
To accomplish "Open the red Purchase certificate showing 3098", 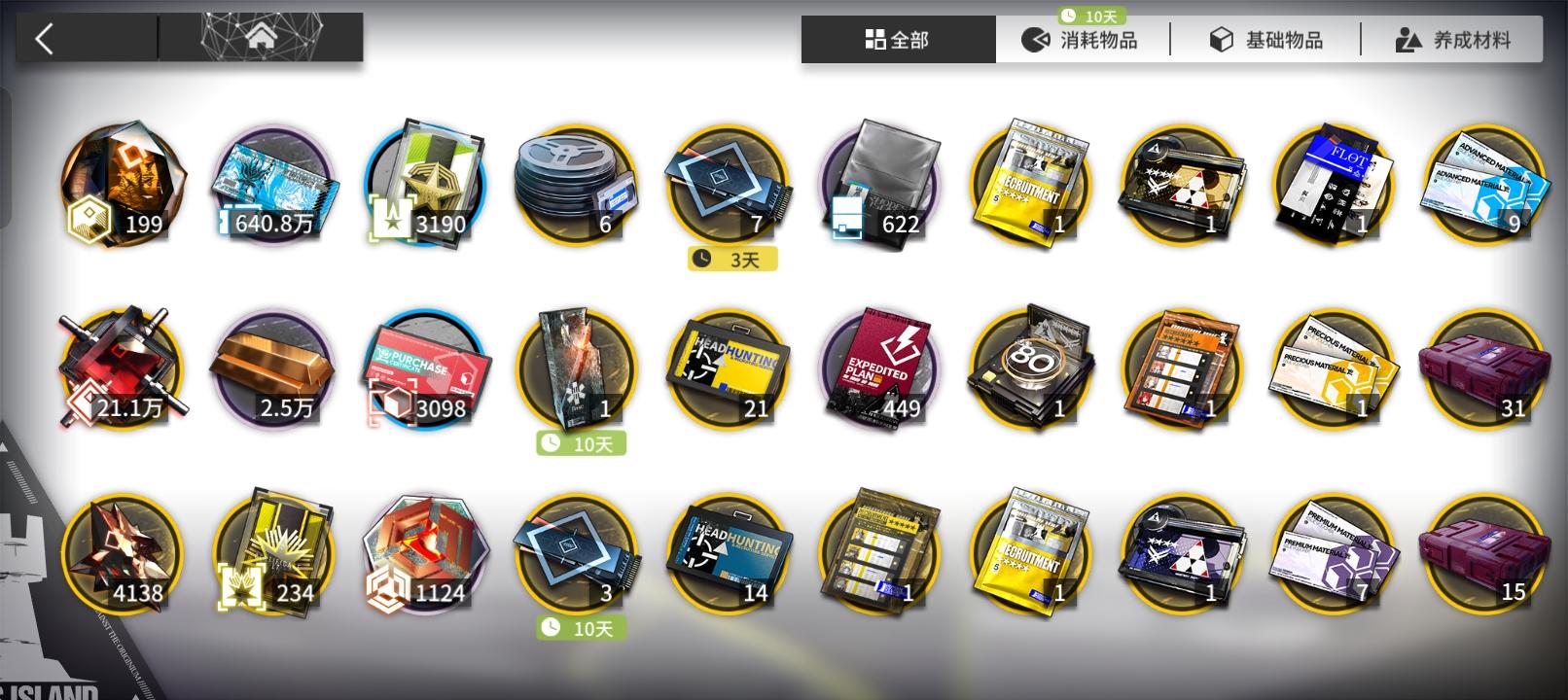I will point(423,369).
